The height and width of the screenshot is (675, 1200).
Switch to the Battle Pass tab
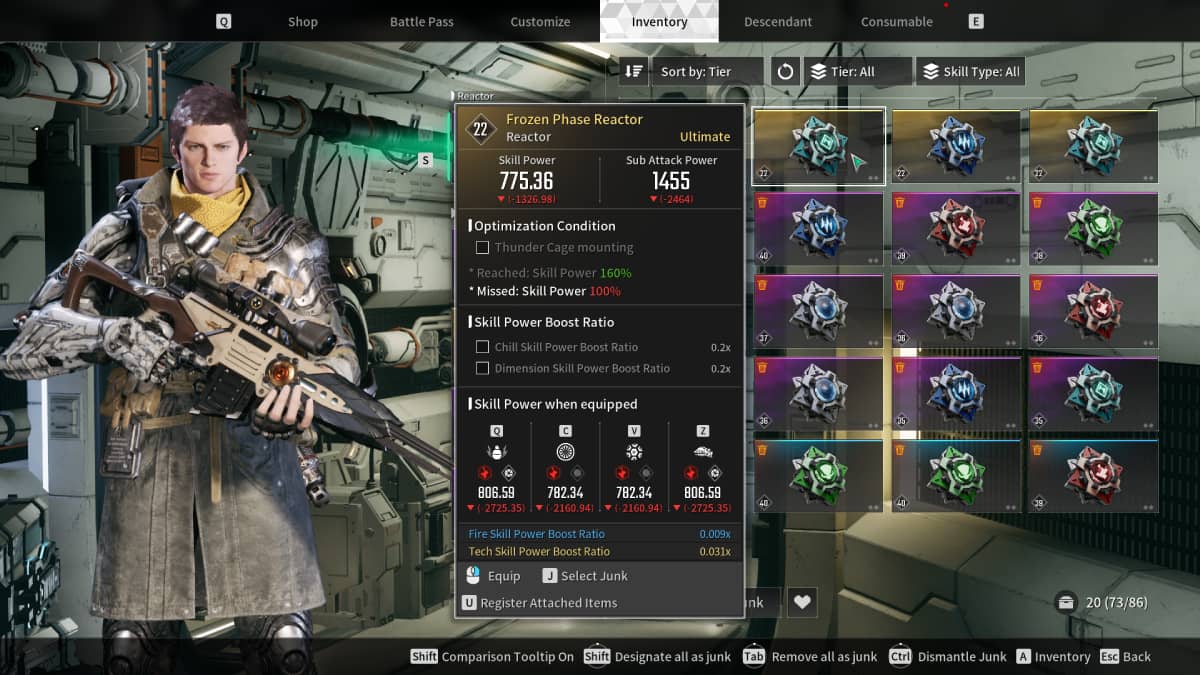click(x=421, y=21)
